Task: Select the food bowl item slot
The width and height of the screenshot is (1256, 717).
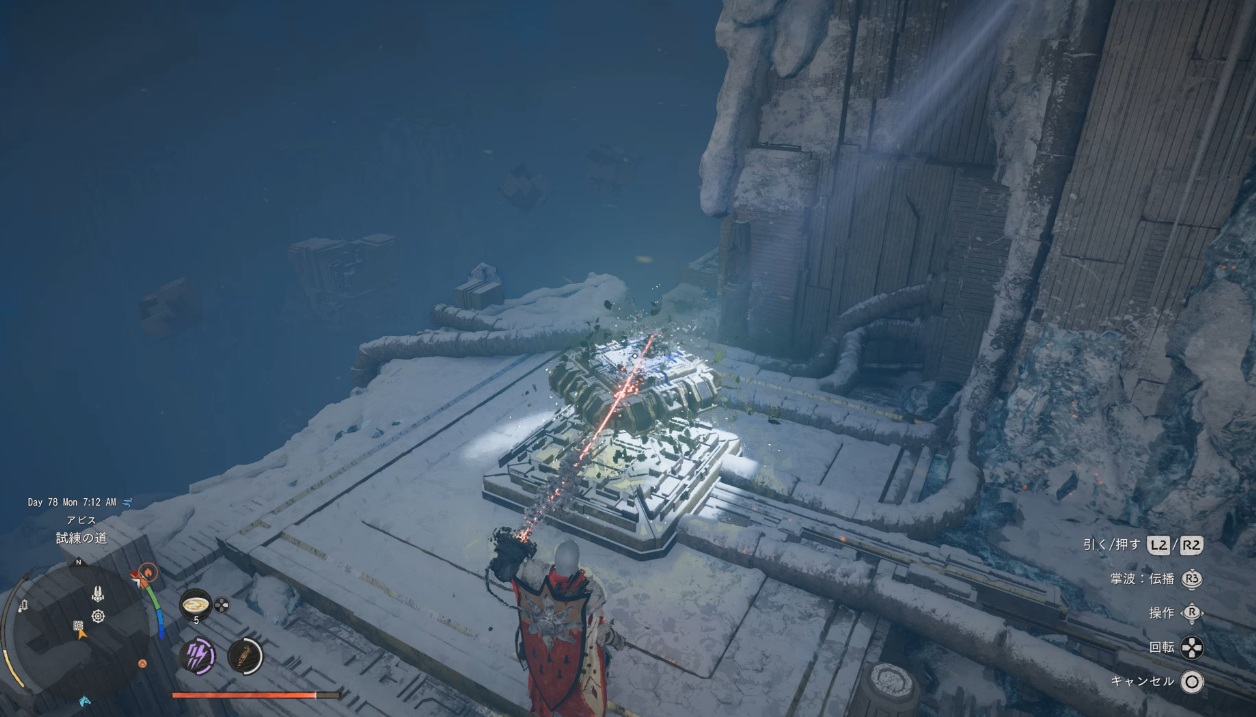Action: coord(195,604)
